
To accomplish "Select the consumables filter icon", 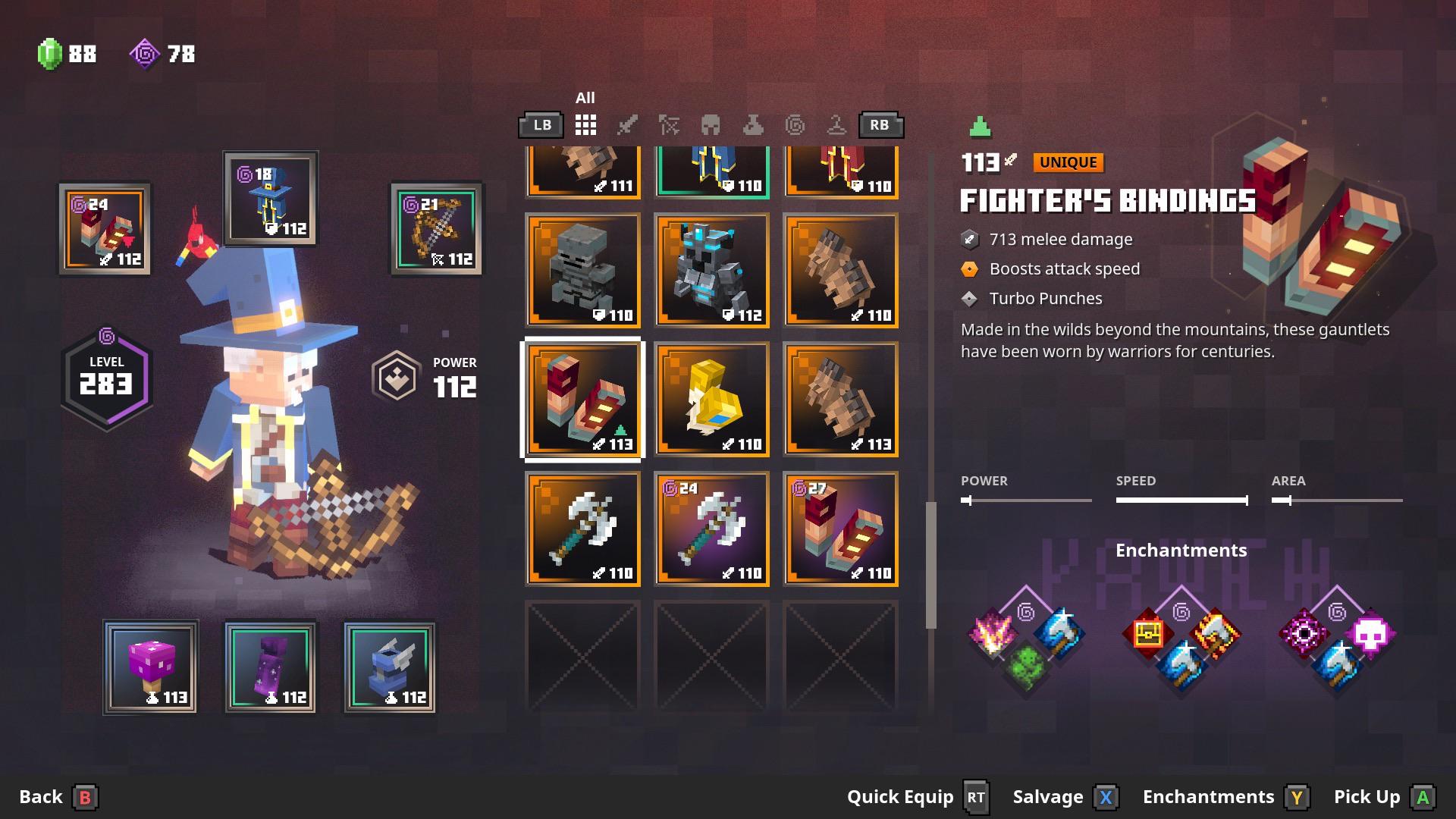I will click(754, 125).
